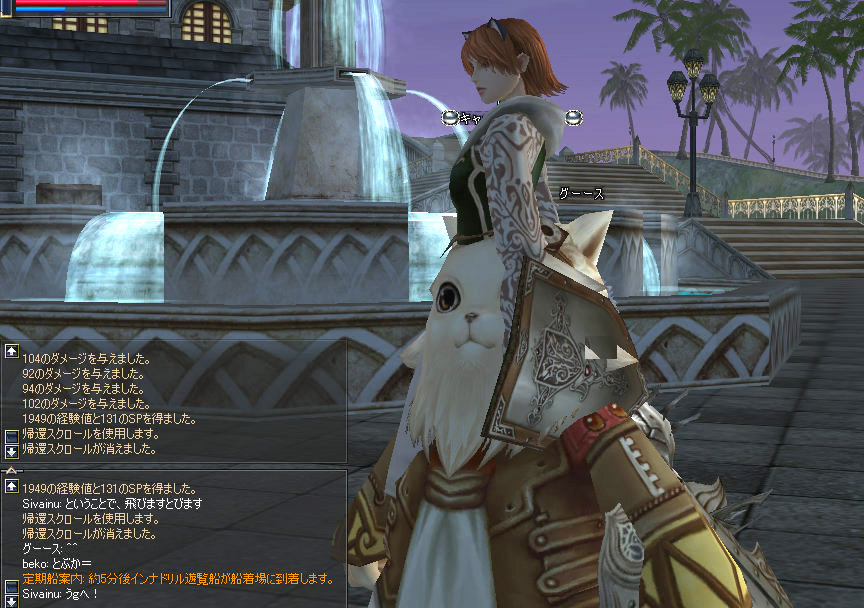Click the damage log's scroll-down arrow
This screenshot has width=864, height=608.
click(11, 451)
